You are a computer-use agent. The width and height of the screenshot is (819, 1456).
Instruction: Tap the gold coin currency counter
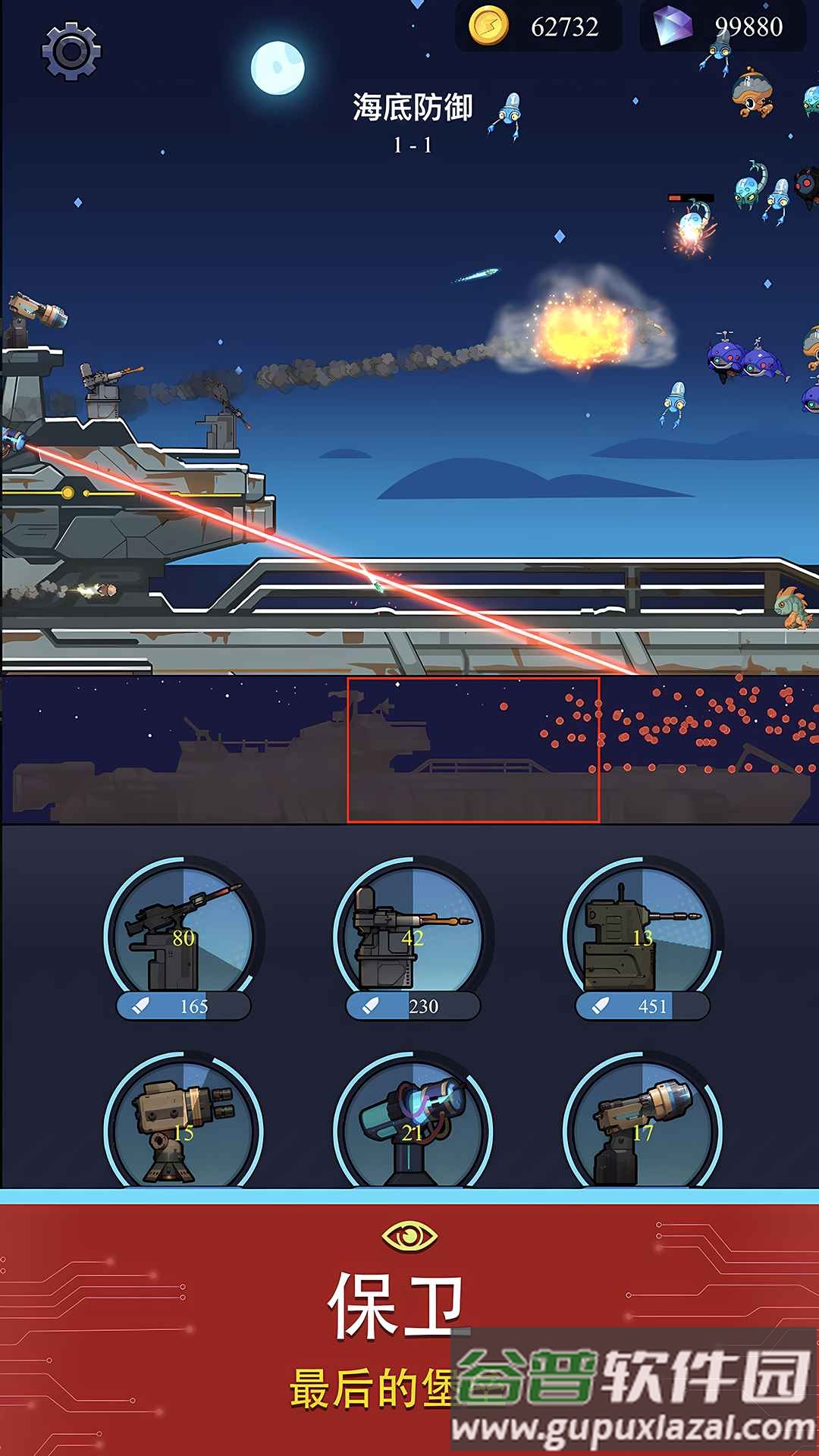(538, 27)
